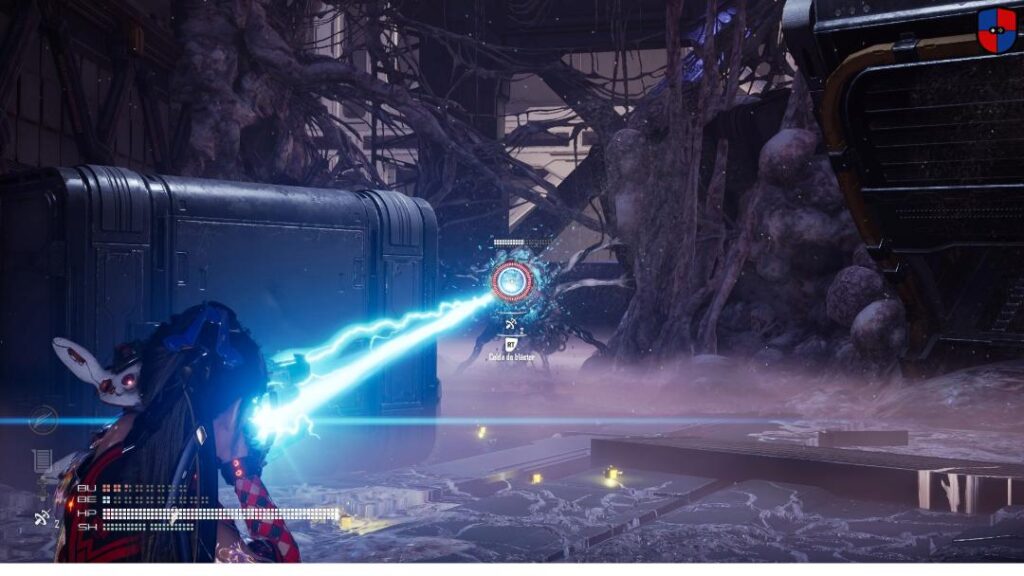Select the white repair-tool consumable icon
This screenshot has width=1024, height=576.
pyautogui.click(x=39, y=517)
